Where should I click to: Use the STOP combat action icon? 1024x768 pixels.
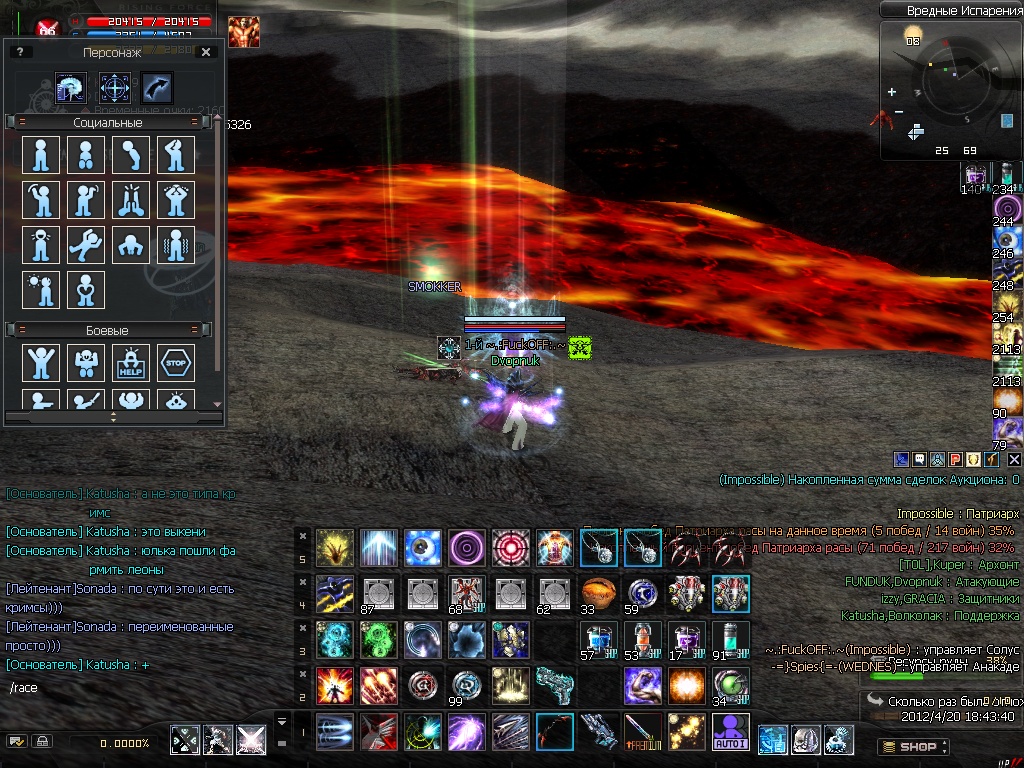[176, 363]
